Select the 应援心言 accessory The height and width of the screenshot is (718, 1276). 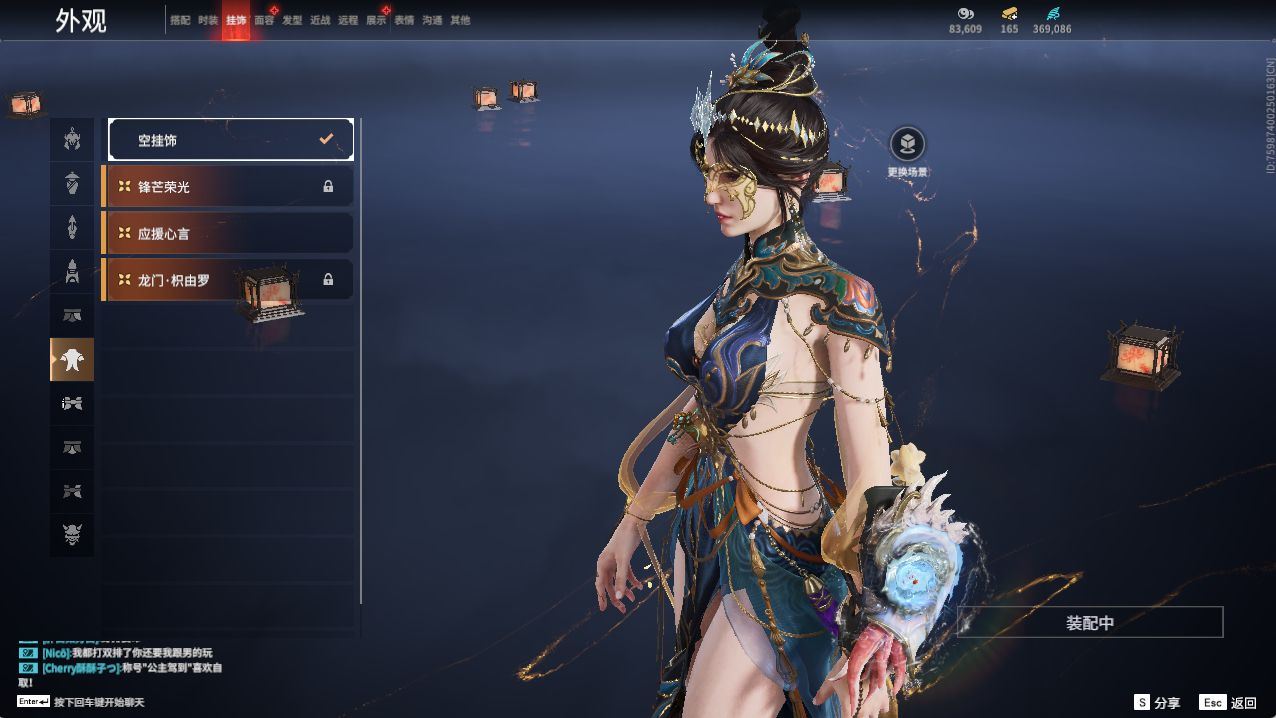point(228,233)
